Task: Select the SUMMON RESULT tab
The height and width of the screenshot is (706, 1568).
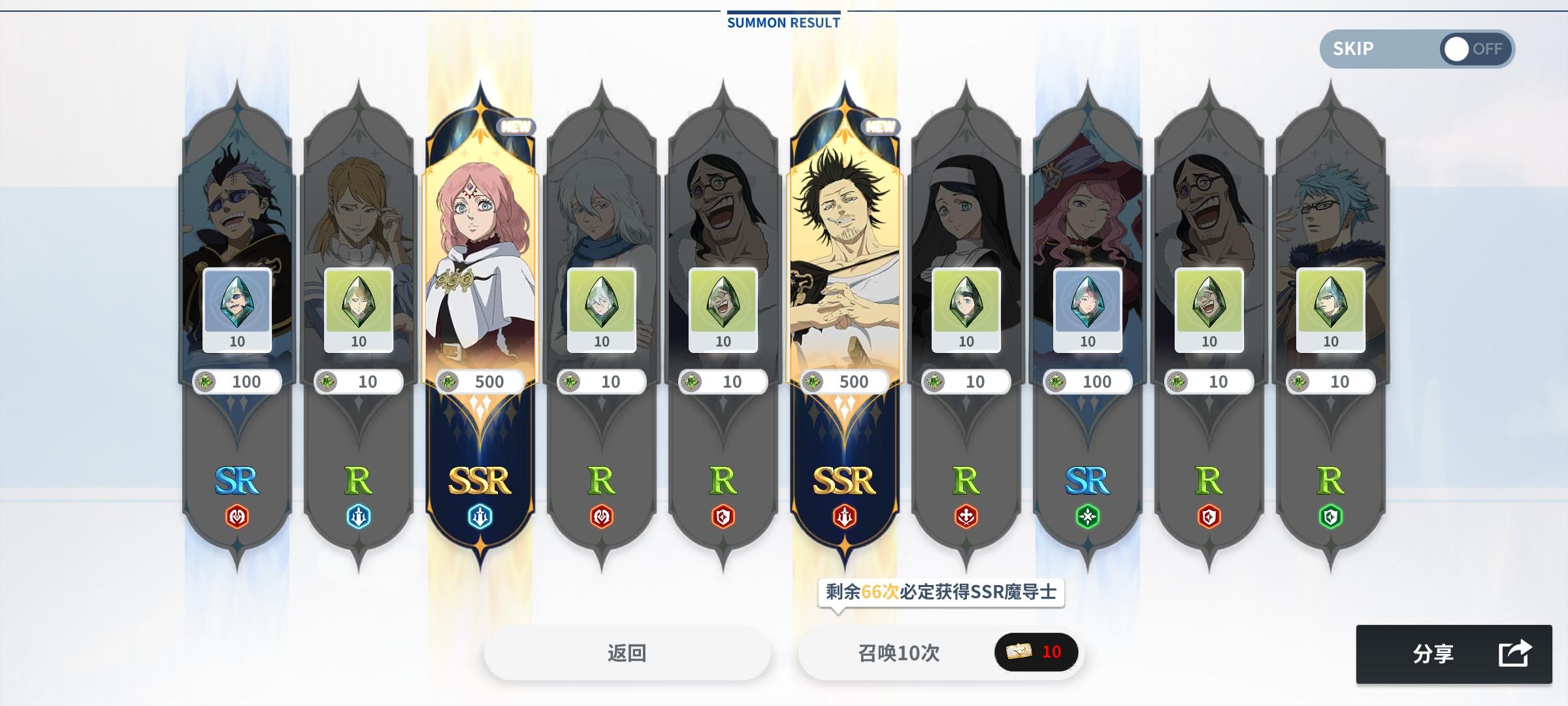Action: [x=781, y=22]
